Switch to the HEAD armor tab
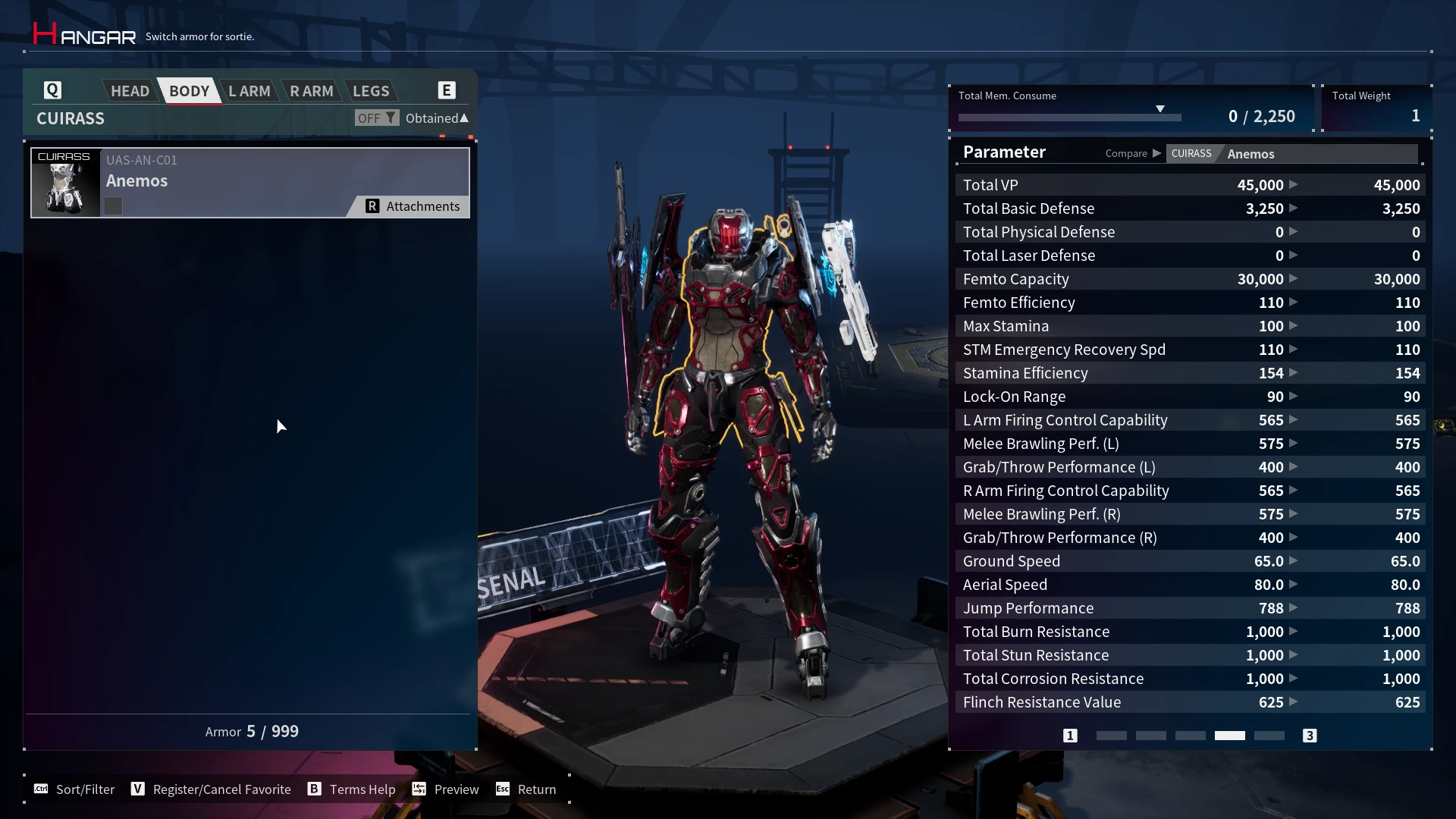 pyautogui.click(x=130, y=91)
